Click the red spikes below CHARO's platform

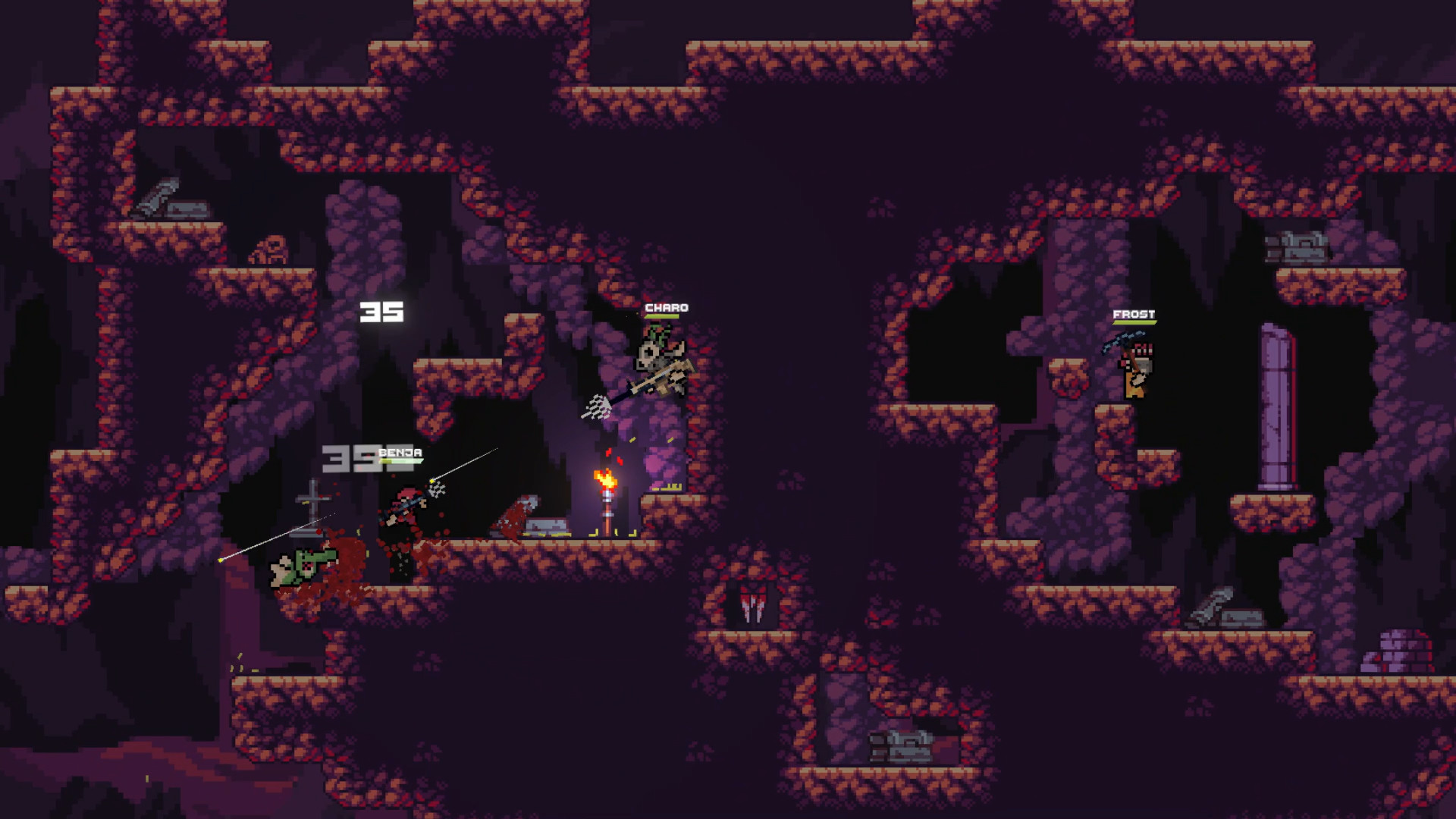(752, 607)
